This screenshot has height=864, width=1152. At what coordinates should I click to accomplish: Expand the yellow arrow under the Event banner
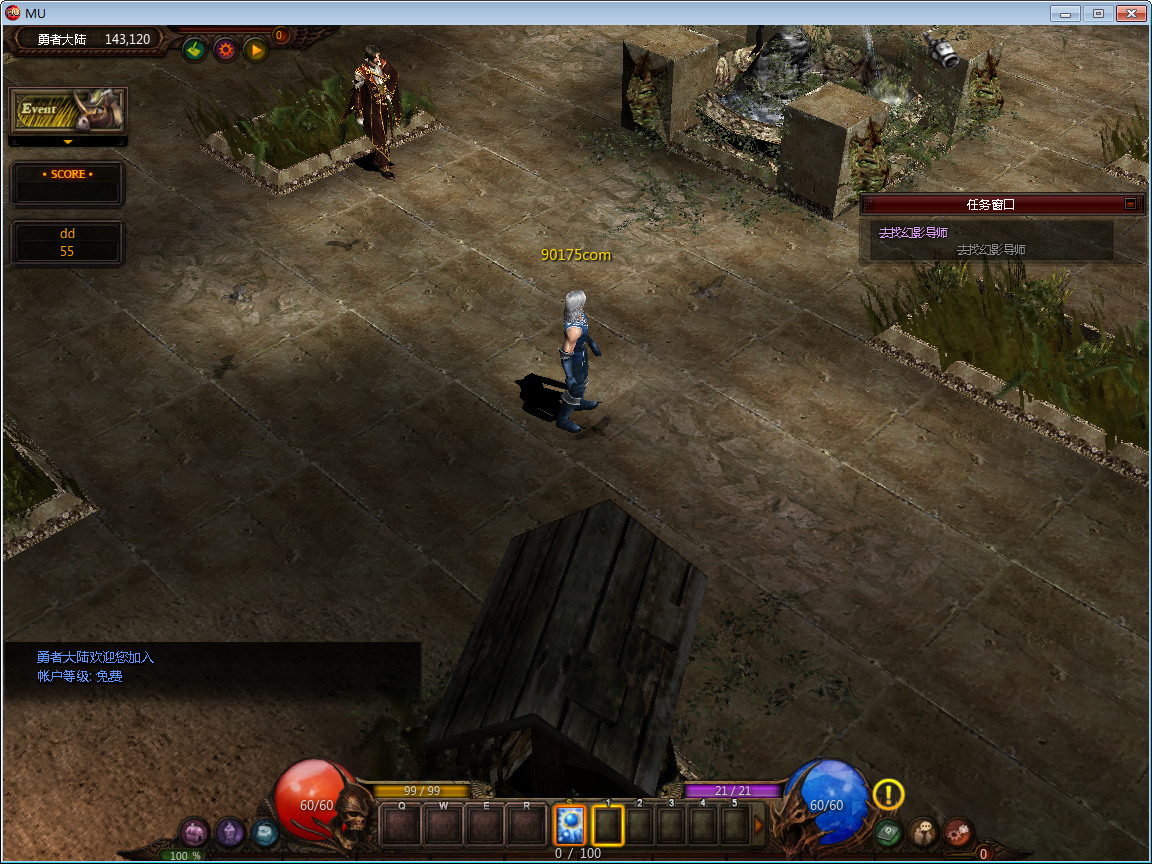[68, 142]
